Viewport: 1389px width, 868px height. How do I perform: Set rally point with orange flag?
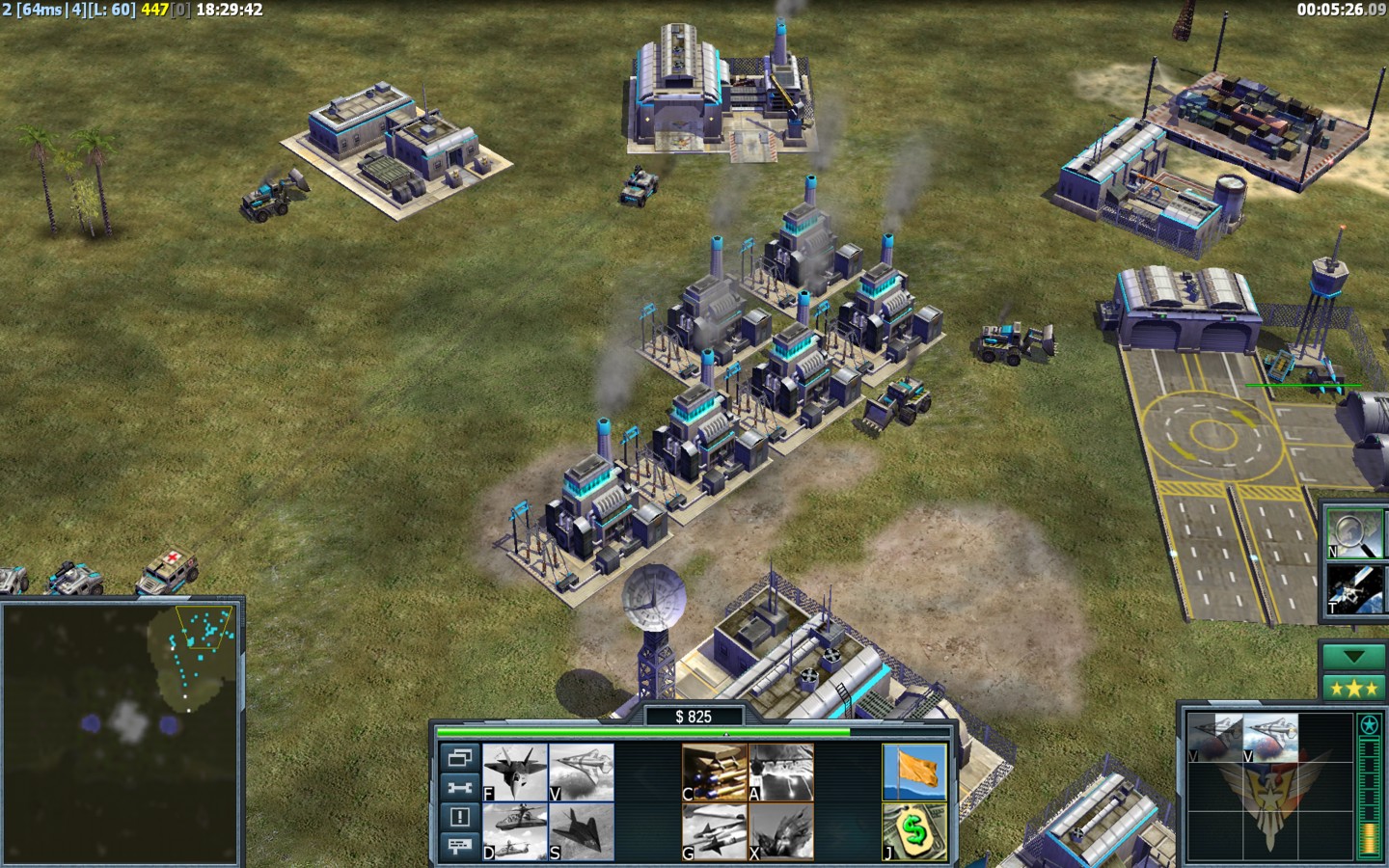click(914, 772)
